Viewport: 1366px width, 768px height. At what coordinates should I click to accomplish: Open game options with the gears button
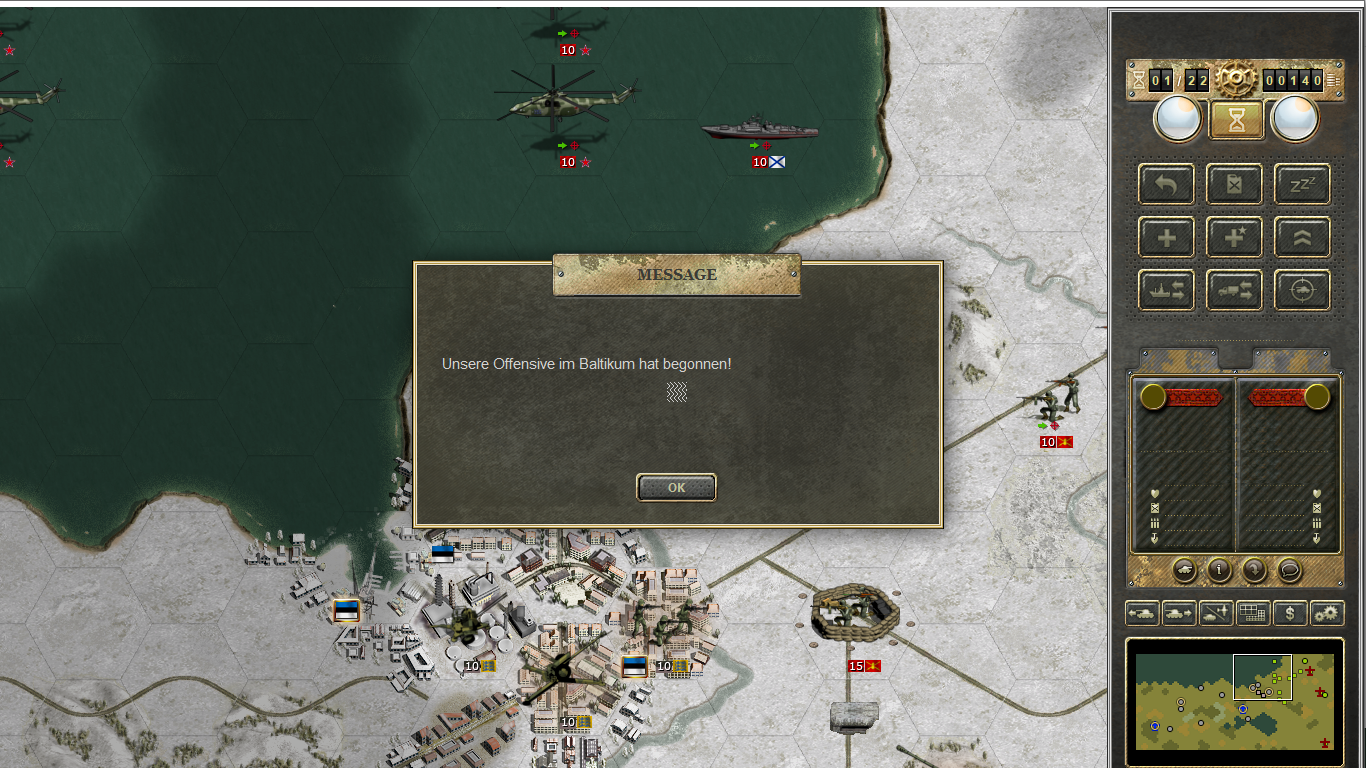coord(1327,613)
